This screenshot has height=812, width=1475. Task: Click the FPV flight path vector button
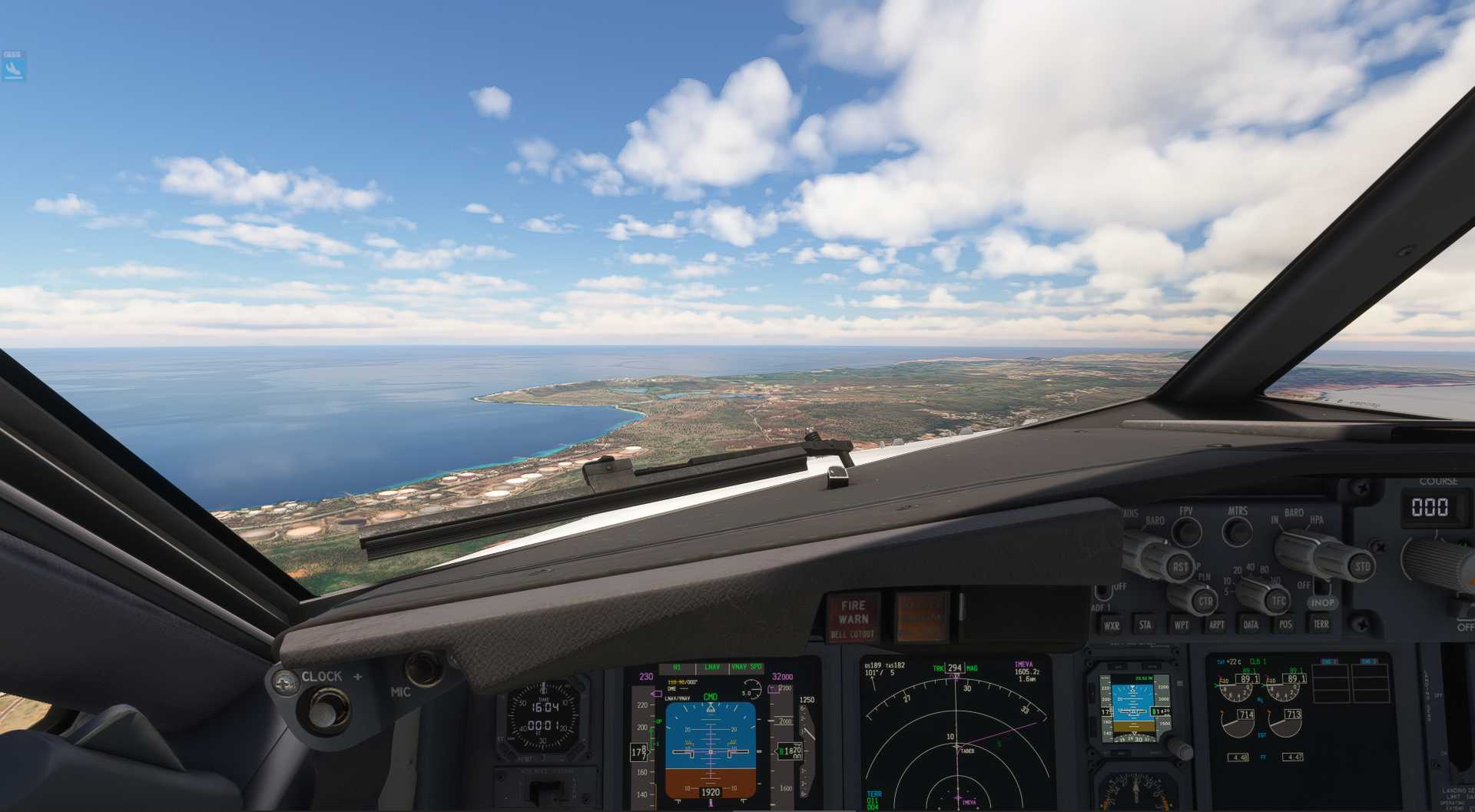1188,531
